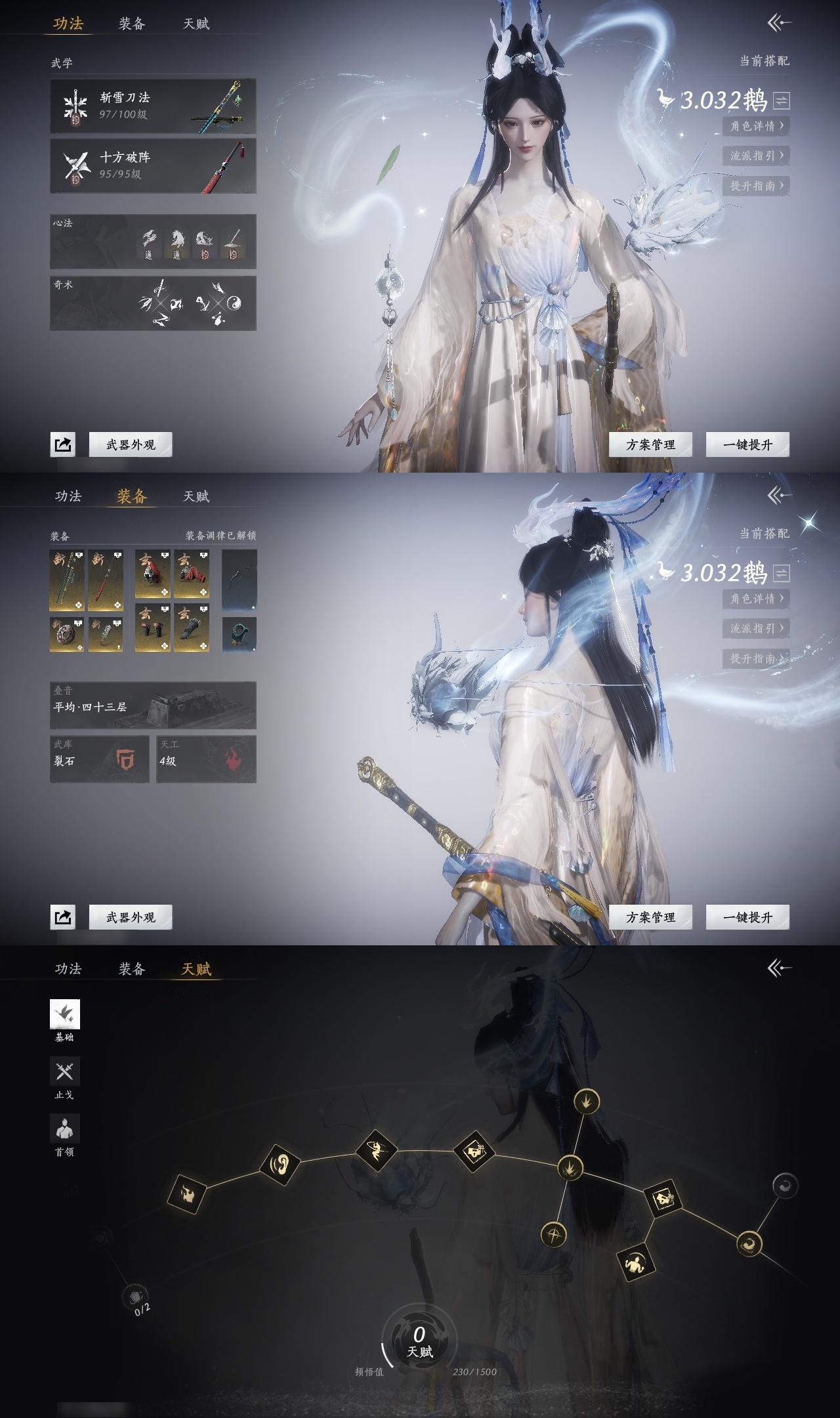The height and width of the screenshot is (1418, 840).
Task: Open the 叠音 平均·四十三层 panel
Action: coord(153,706)
